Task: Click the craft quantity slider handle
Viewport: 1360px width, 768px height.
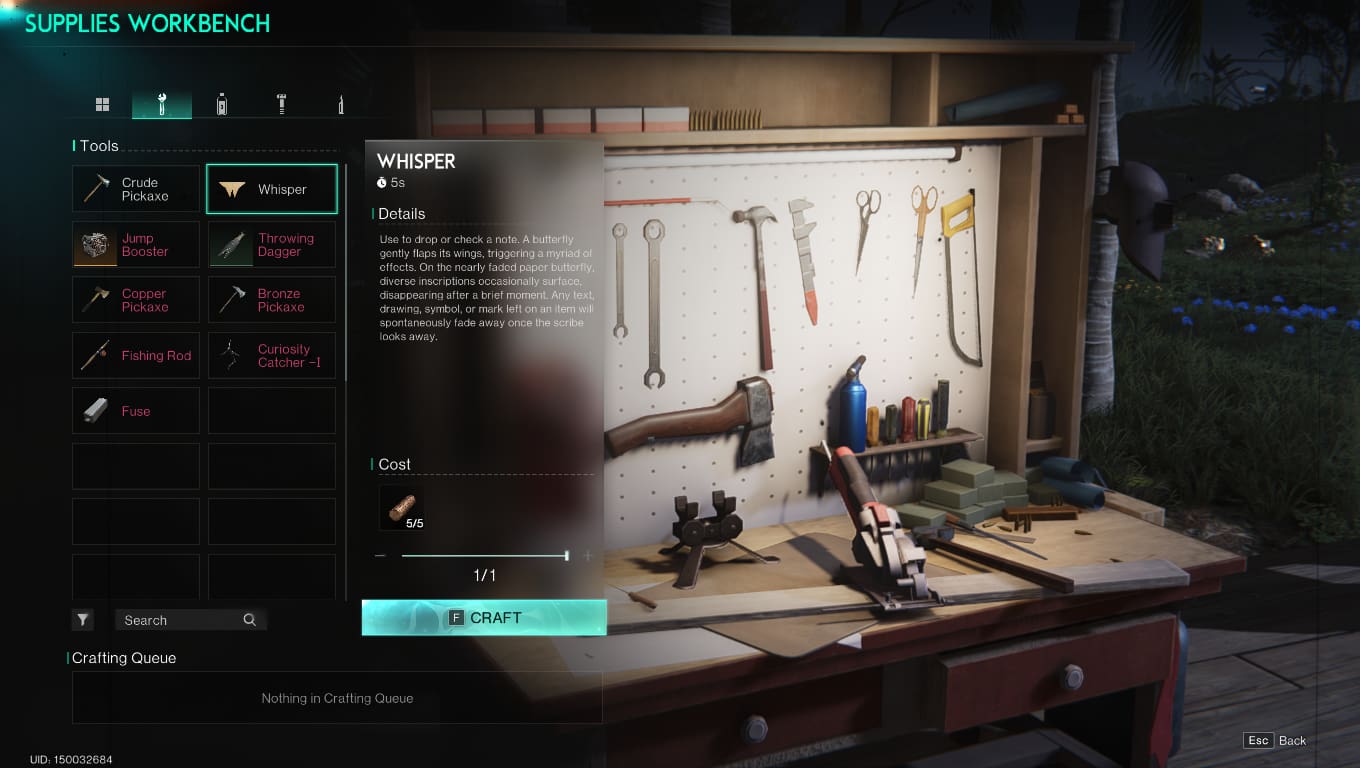Action: 567,555
